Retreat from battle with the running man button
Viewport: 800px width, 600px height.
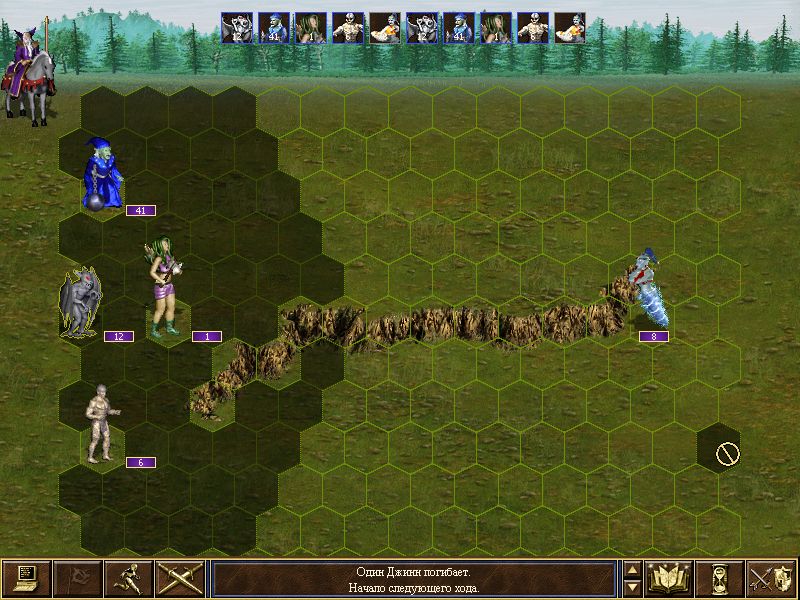pos(128,578)
